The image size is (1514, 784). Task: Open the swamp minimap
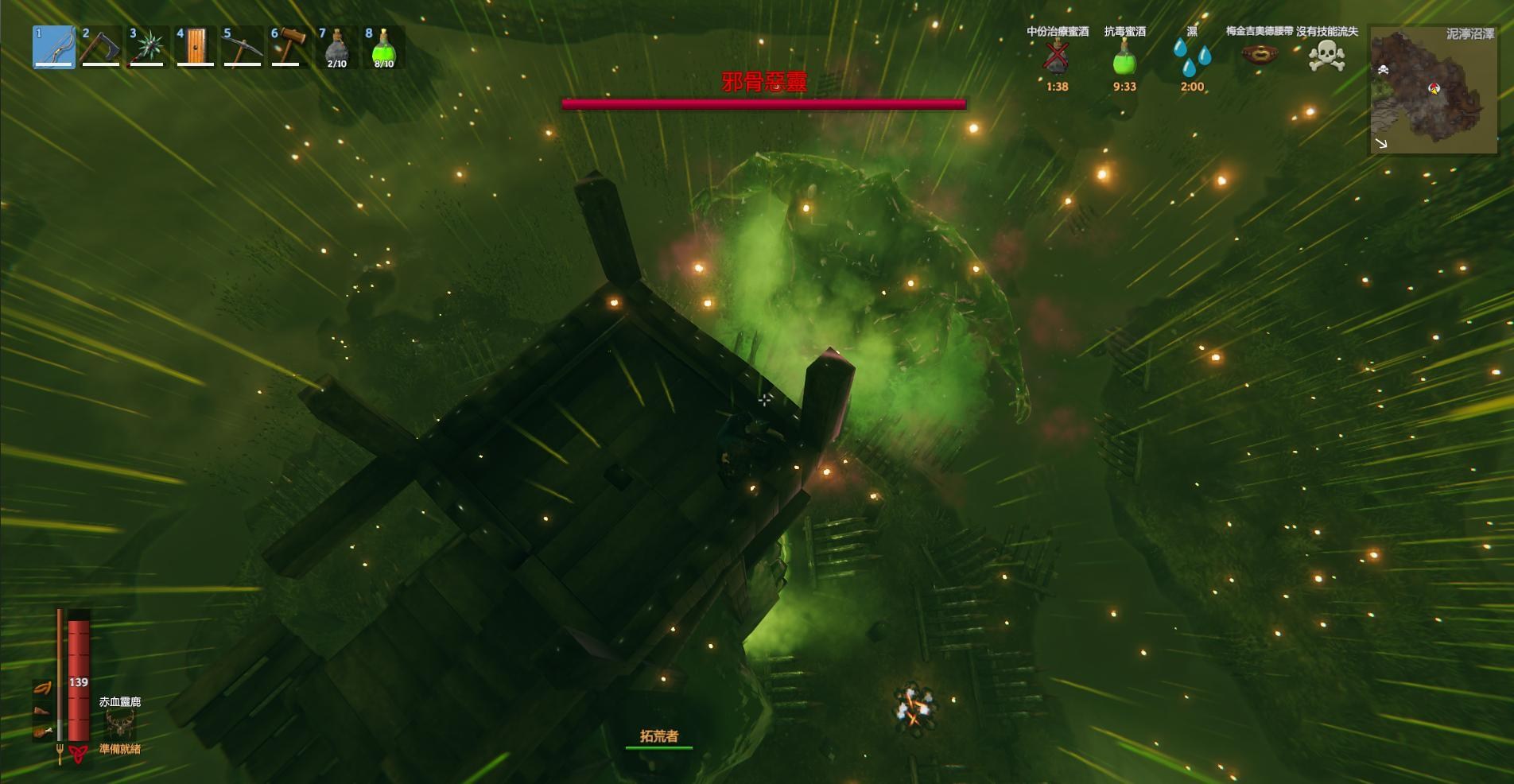(x=1433, y=89)
